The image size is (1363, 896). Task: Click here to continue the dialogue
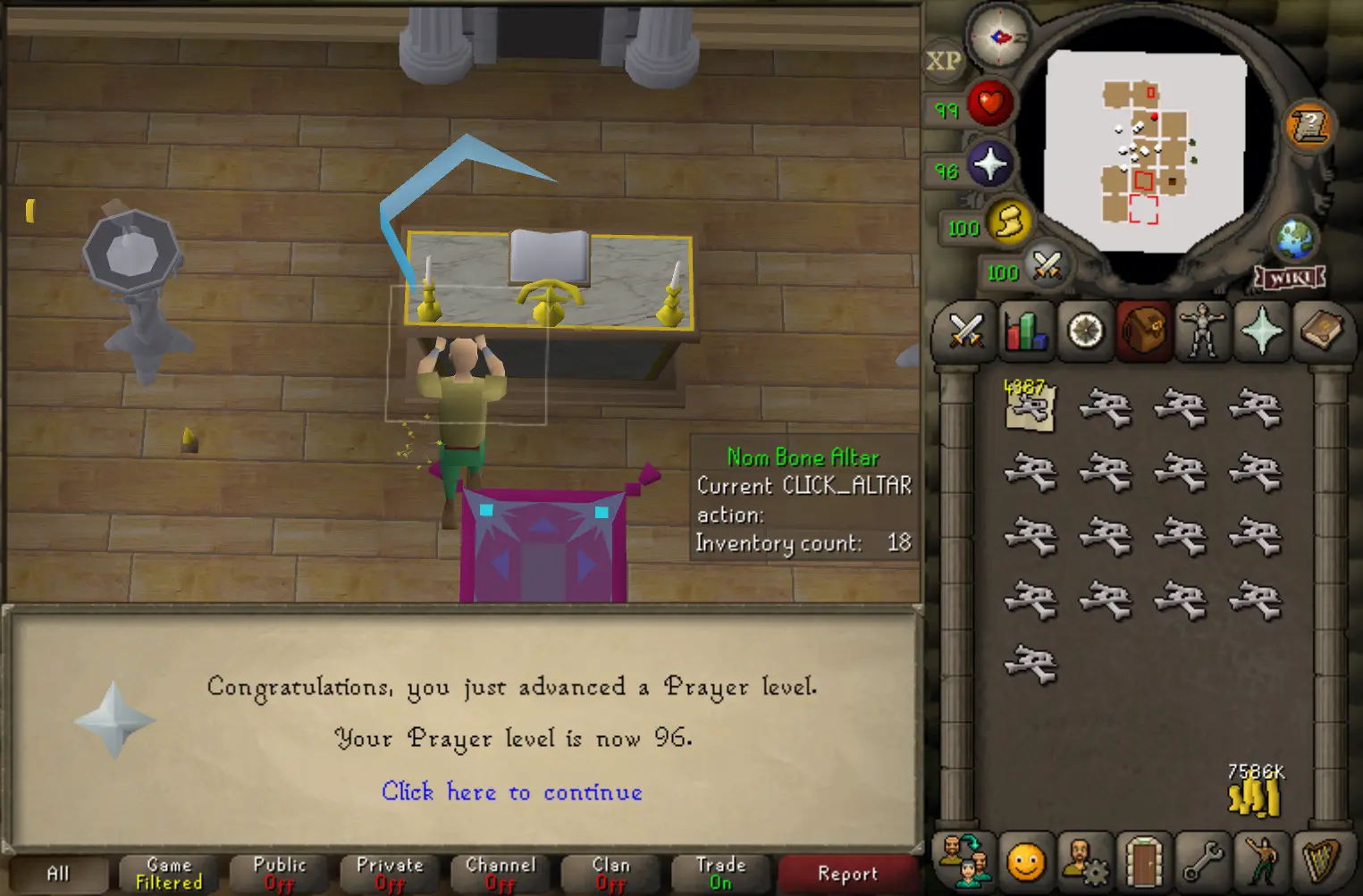click(511, 792)
